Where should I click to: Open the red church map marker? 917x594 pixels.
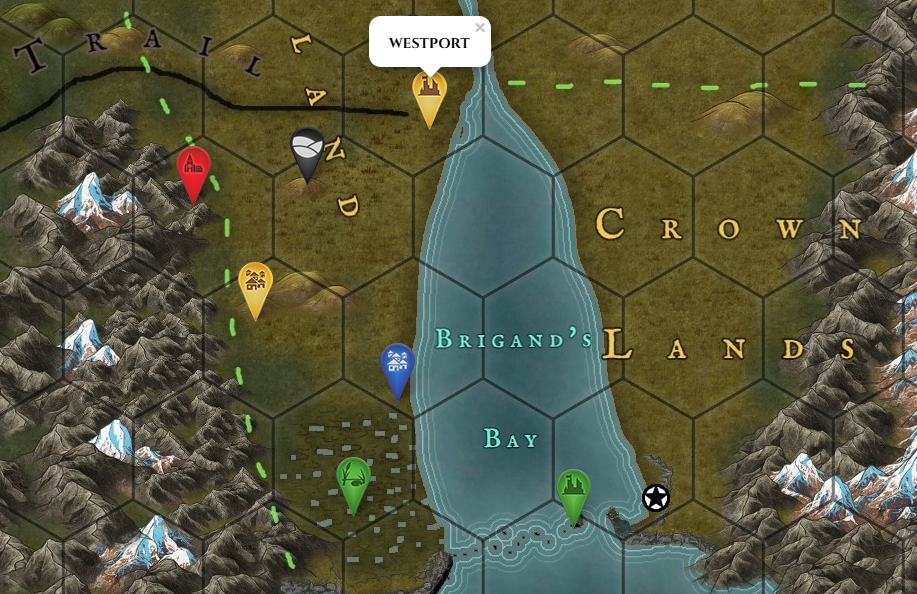(x=193, y=168)
